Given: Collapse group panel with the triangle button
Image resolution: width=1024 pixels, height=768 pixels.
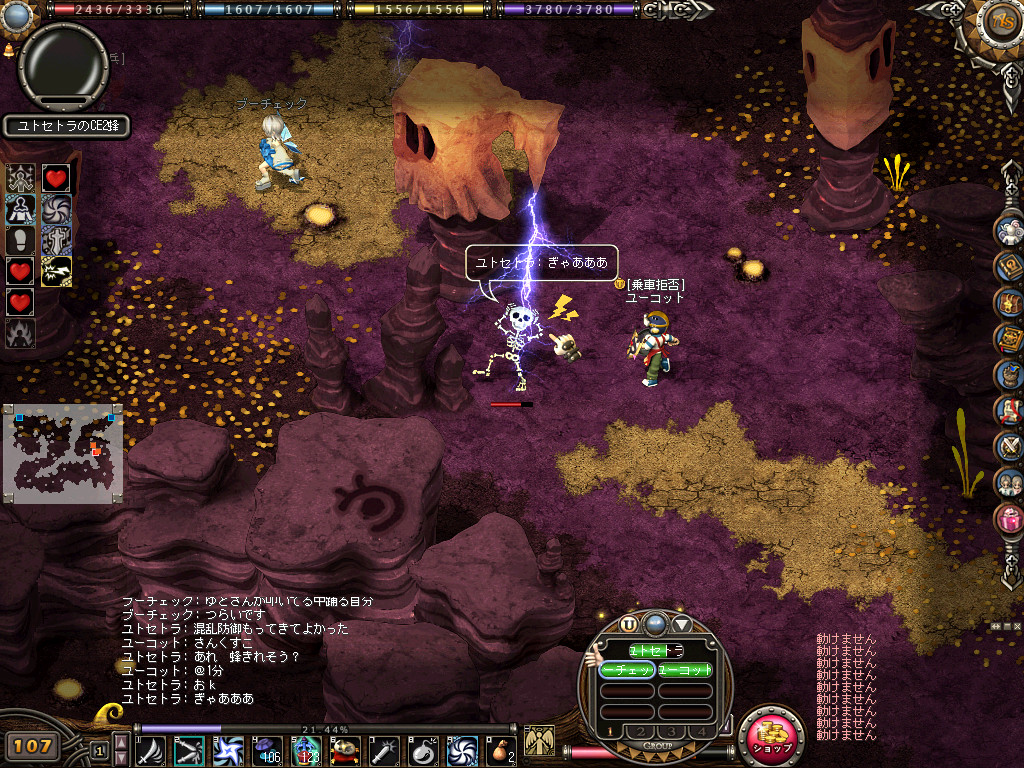Looking at the screenshot, I should [682, 624].
